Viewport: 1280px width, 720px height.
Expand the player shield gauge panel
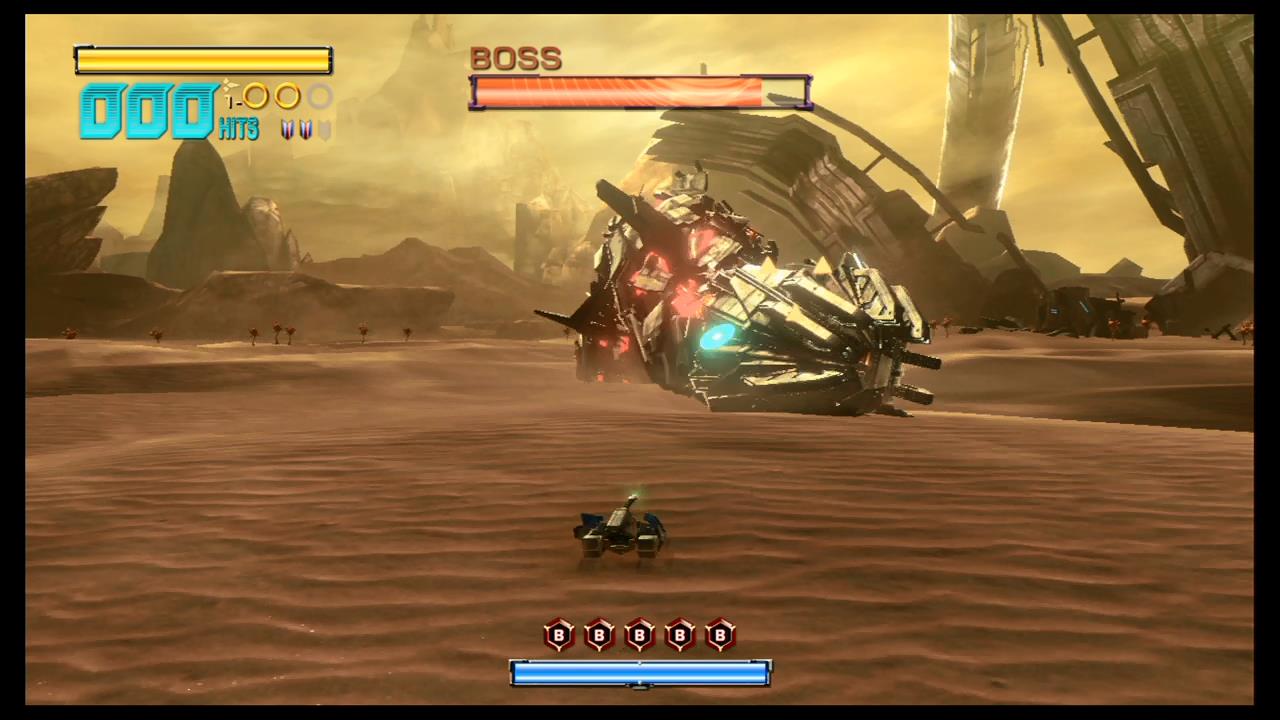pyautogui.click(x=203, y=60)
